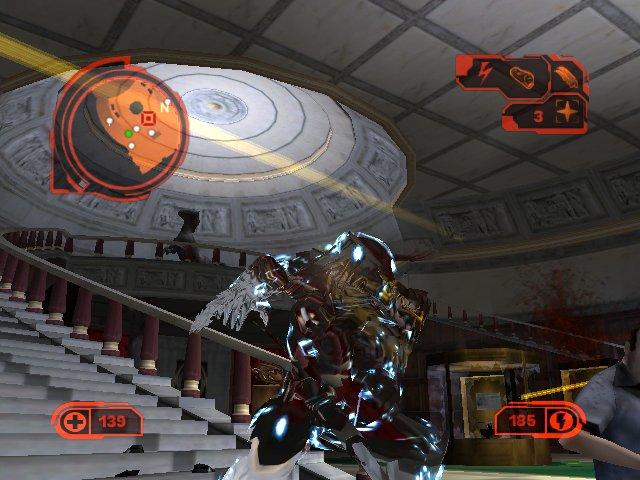Viewport: 640px width, 480px height.
Task: Click the green dot on the minimap
Action: [x=129, y=133]
